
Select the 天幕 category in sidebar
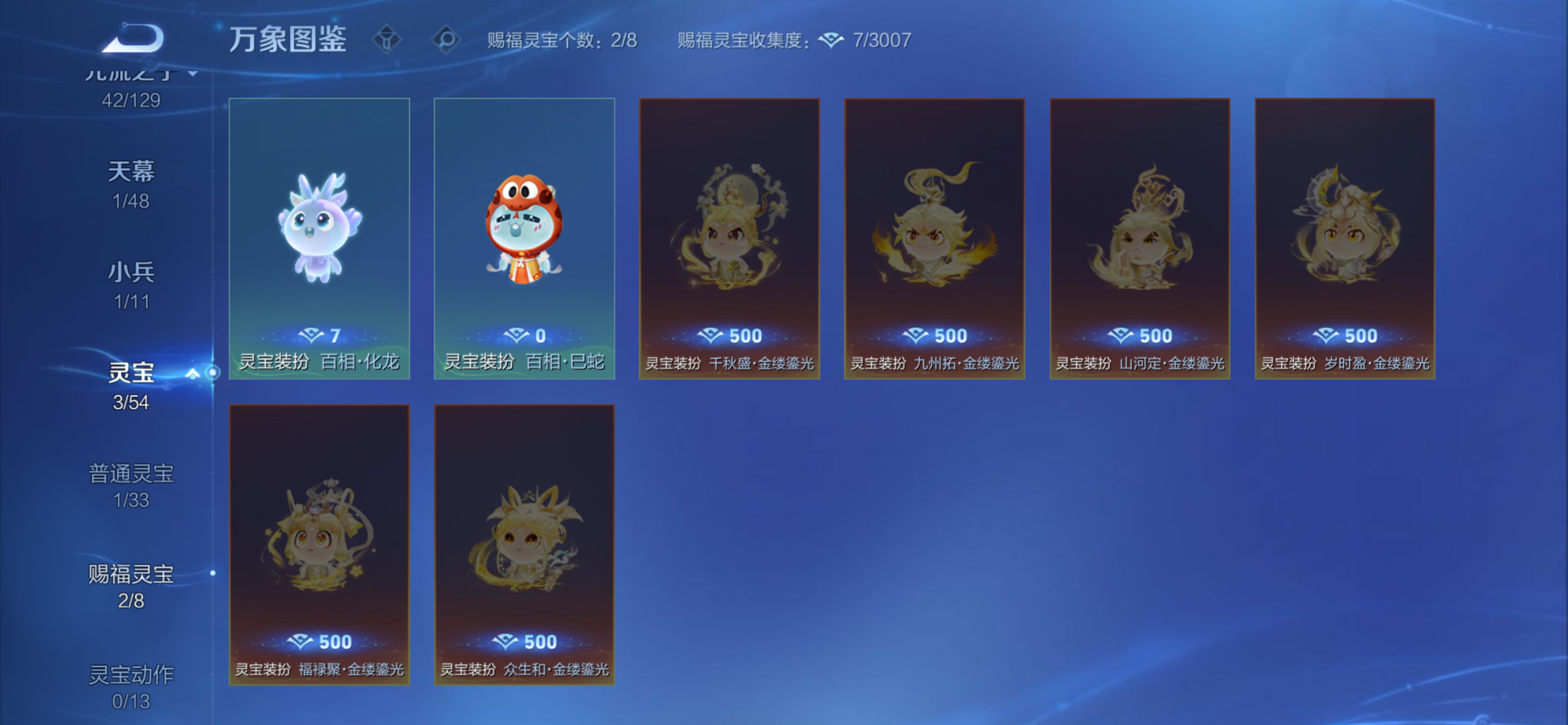[x=133, y=172]
